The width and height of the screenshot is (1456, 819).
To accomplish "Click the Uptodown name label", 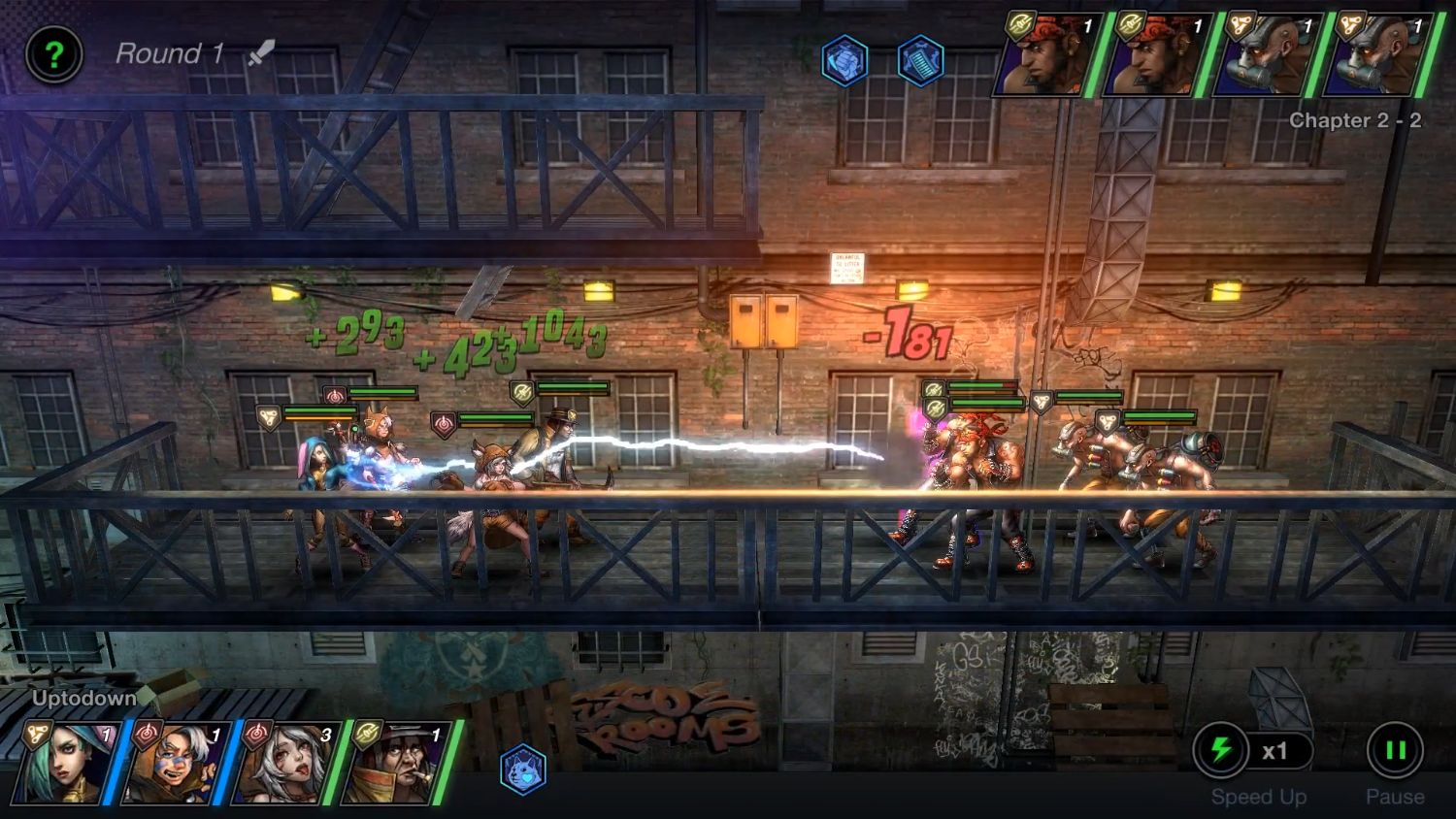I will click(x=83, y=698).
